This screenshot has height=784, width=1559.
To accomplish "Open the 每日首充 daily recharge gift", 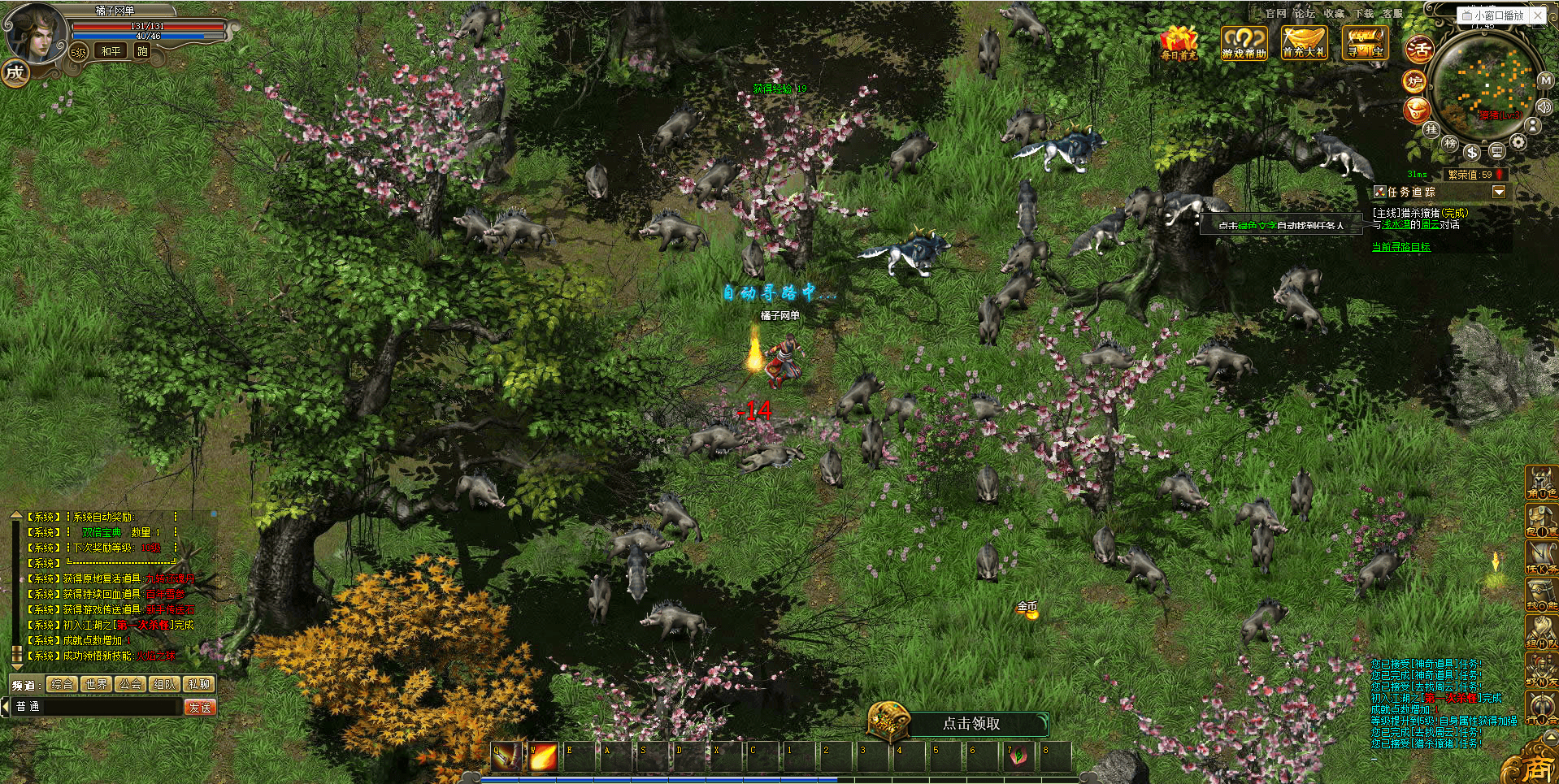I will [1178, 43].
